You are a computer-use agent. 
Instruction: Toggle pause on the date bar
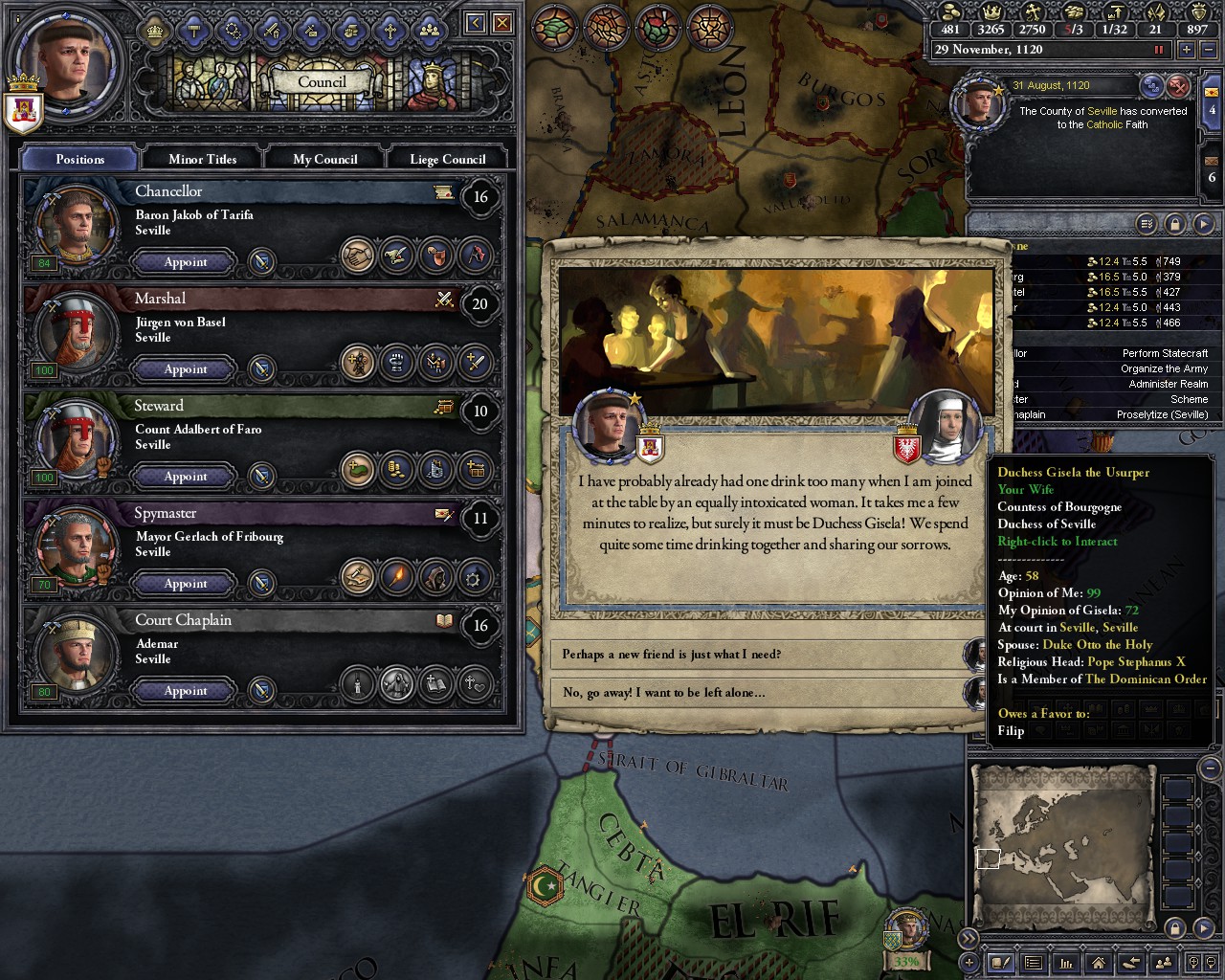(1159, 49)
